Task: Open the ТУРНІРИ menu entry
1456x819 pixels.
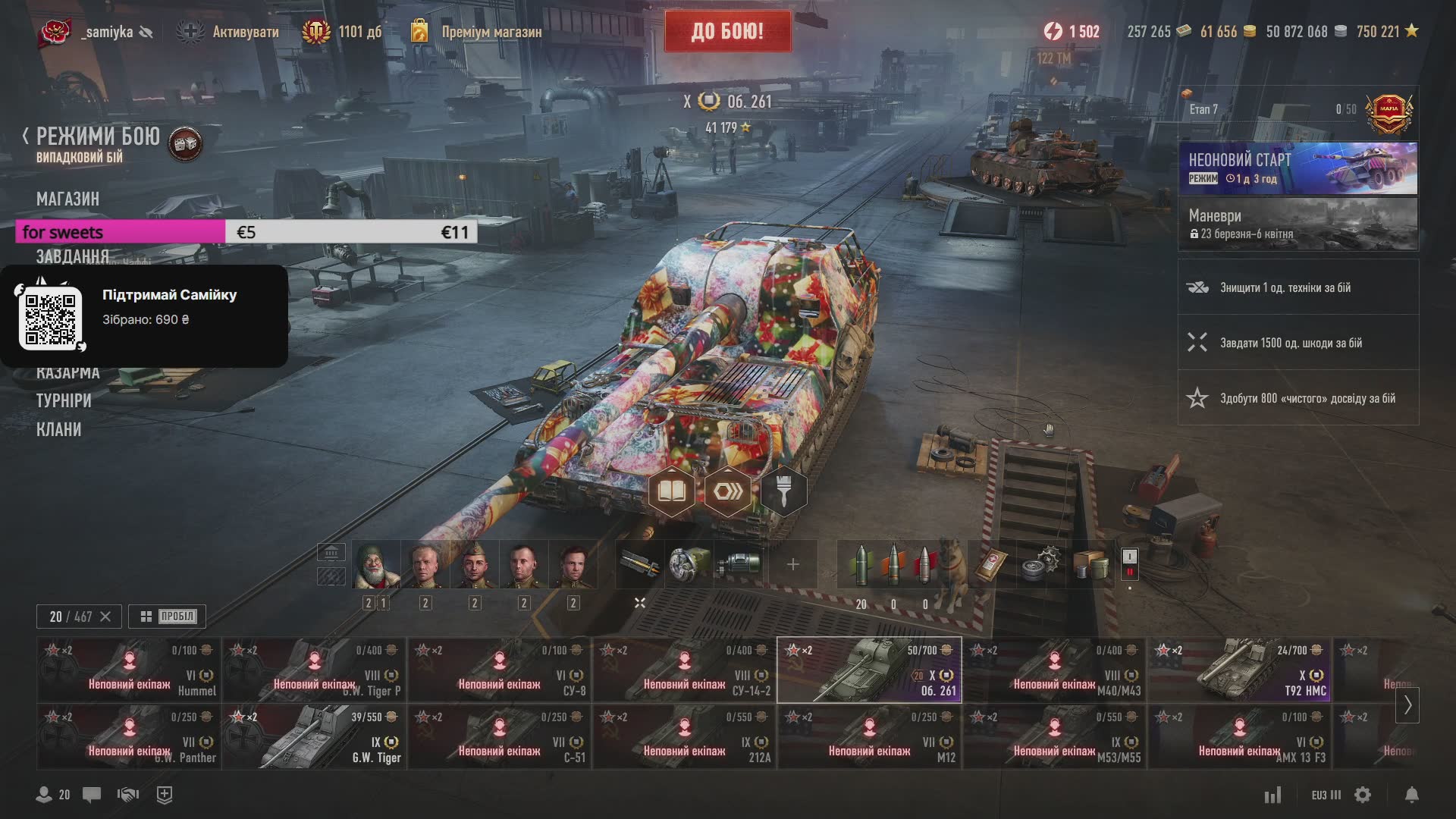Action: pyautogui.click(x=64, y=400)
